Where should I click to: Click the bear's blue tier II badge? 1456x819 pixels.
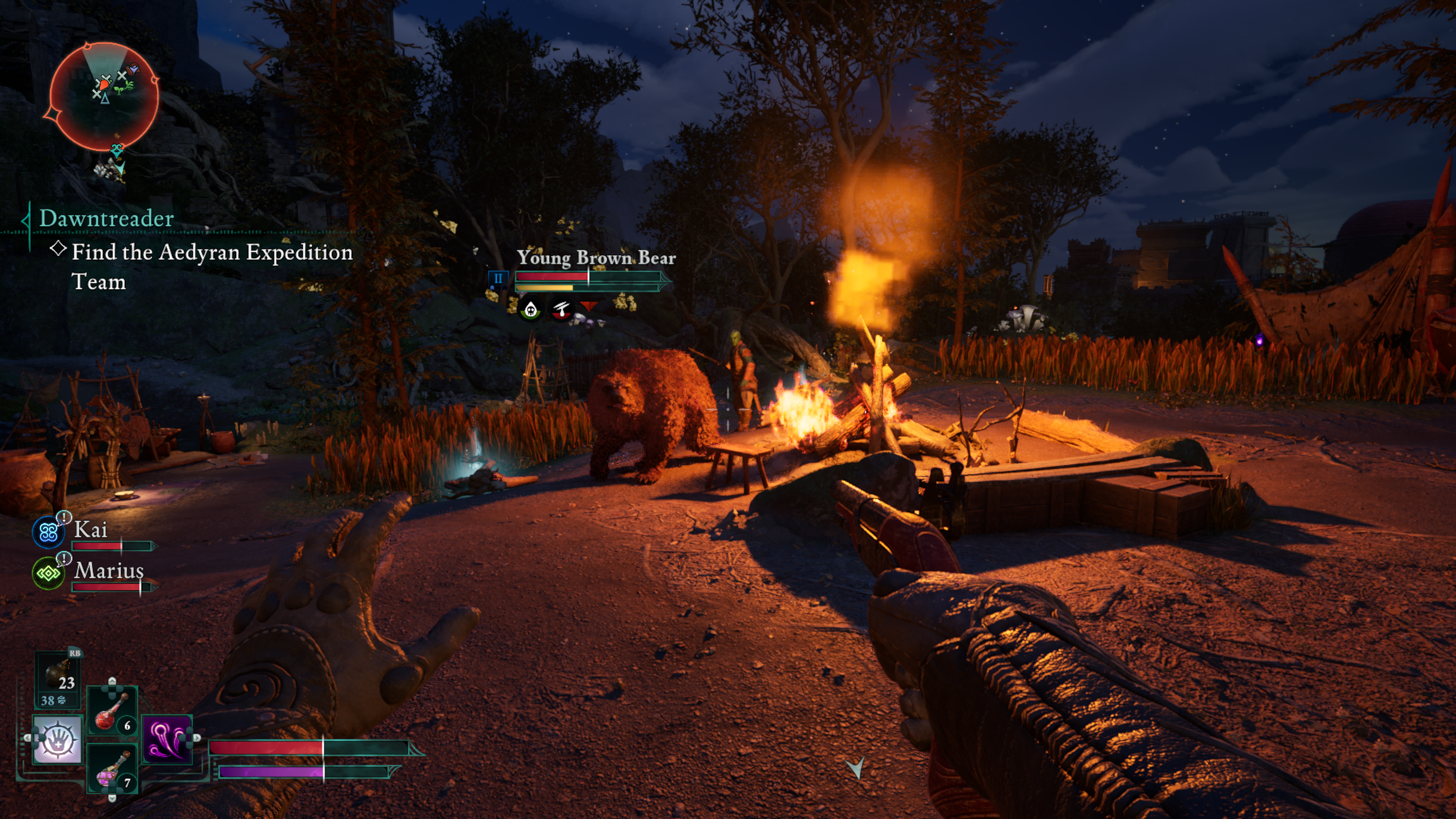tap(498, 278)
